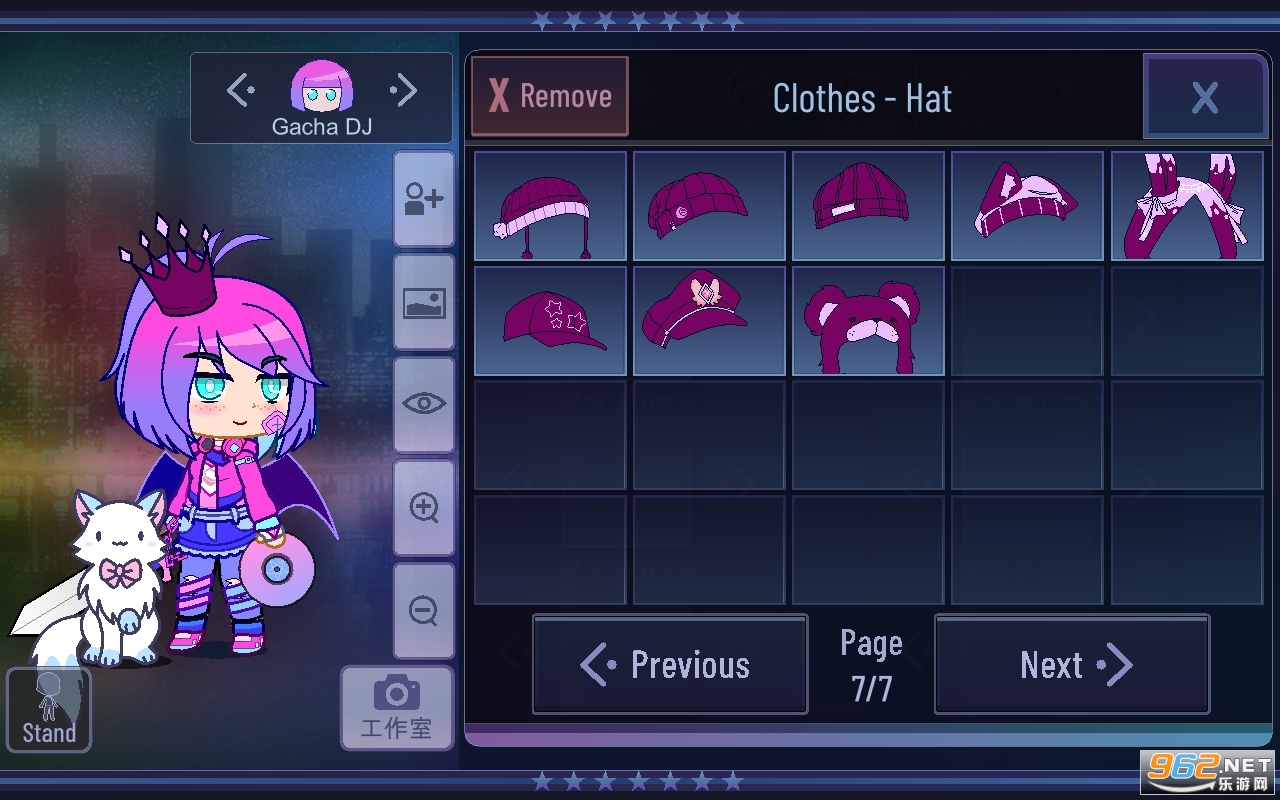Viewport: 1280px width, 800px height.
Task: Pick the ribbed knit beanie
Action: tap(868, 206)
